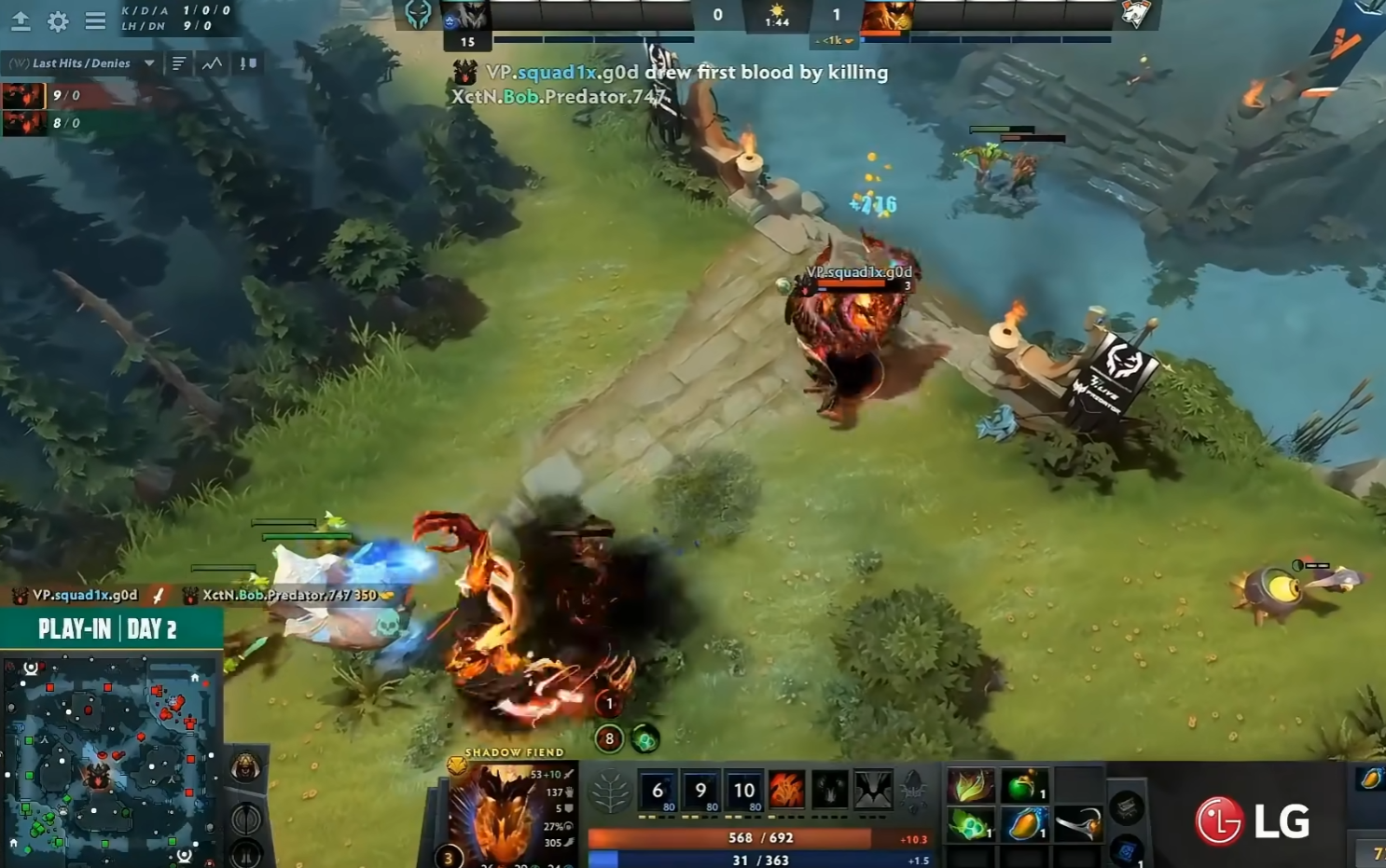Activate the Requiem of Souls ability

point(873,791)
